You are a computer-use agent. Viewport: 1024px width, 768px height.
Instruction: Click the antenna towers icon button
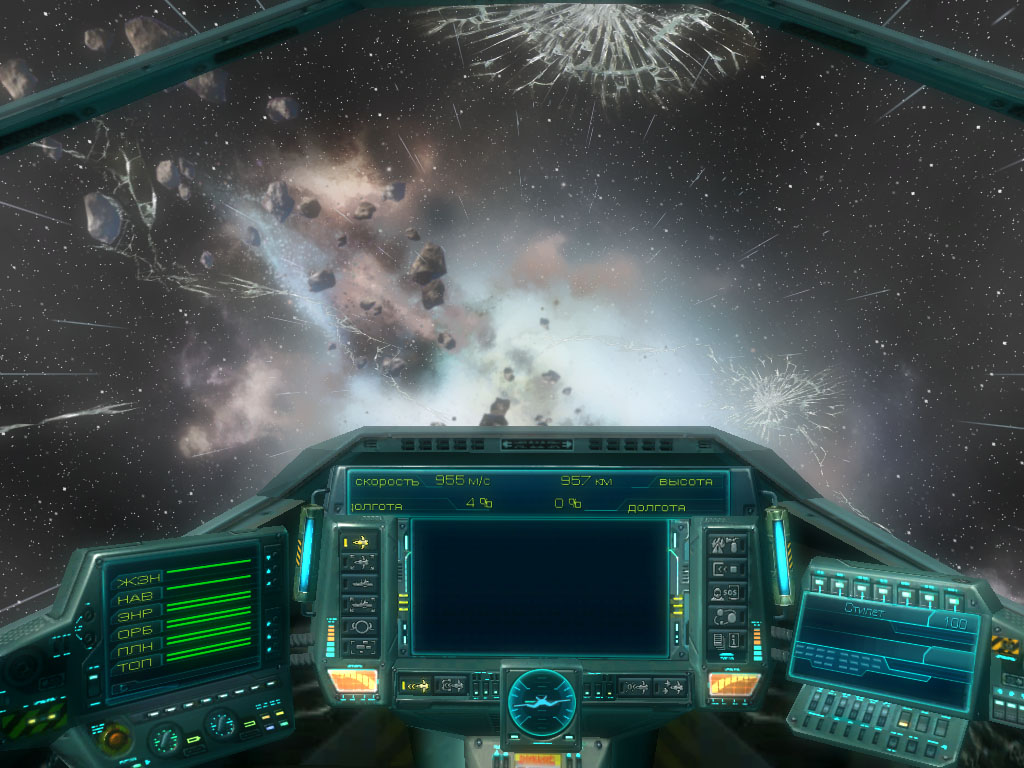[727, 545]
